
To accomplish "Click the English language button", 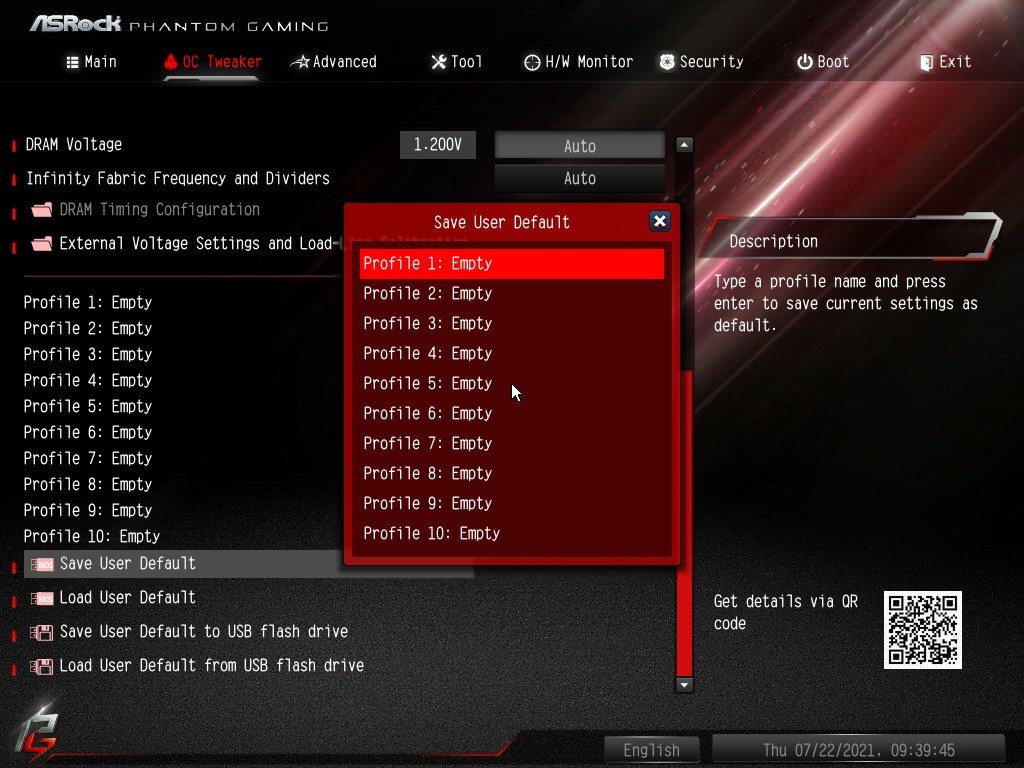I will point(651,750).
